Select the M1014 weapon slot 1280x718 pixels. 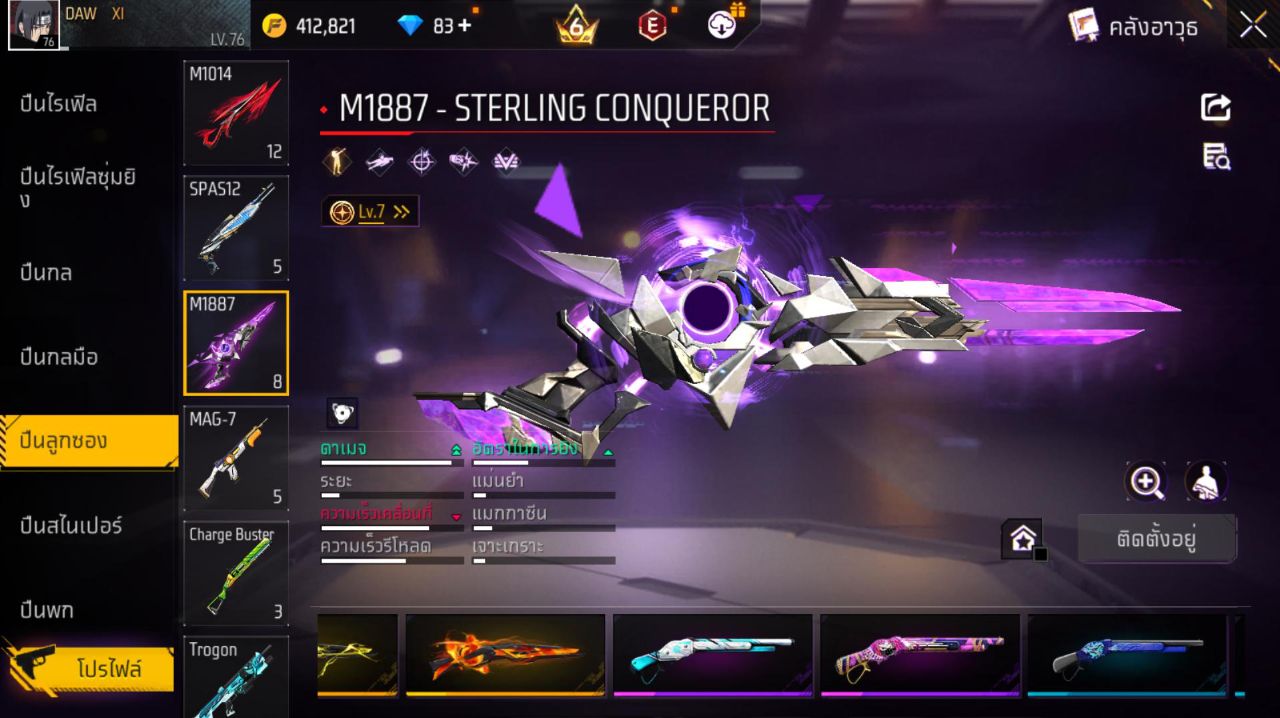236,112
